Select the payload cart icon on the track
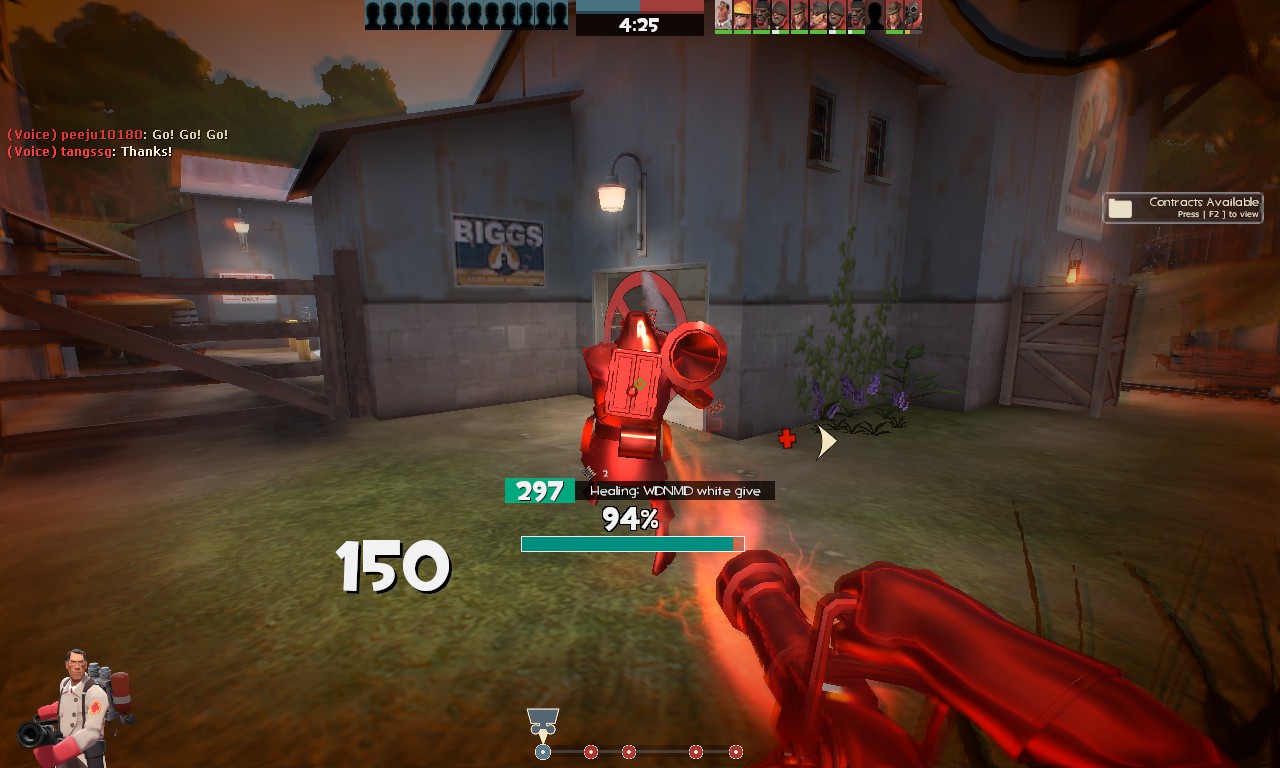Screen dimensions: 1280x768 (542, 721)
